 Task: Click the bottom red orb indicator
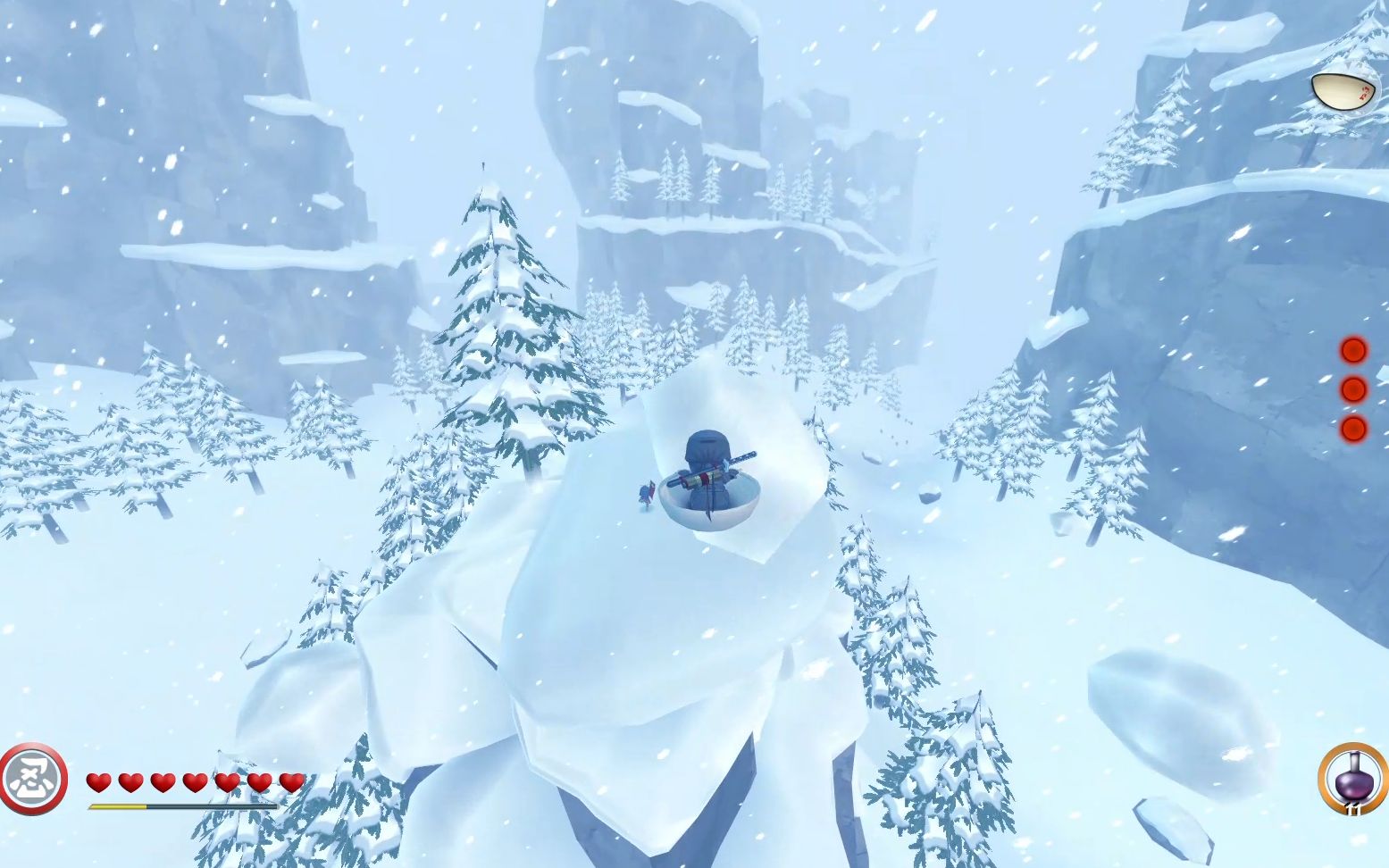click(x=1353, y=430)
